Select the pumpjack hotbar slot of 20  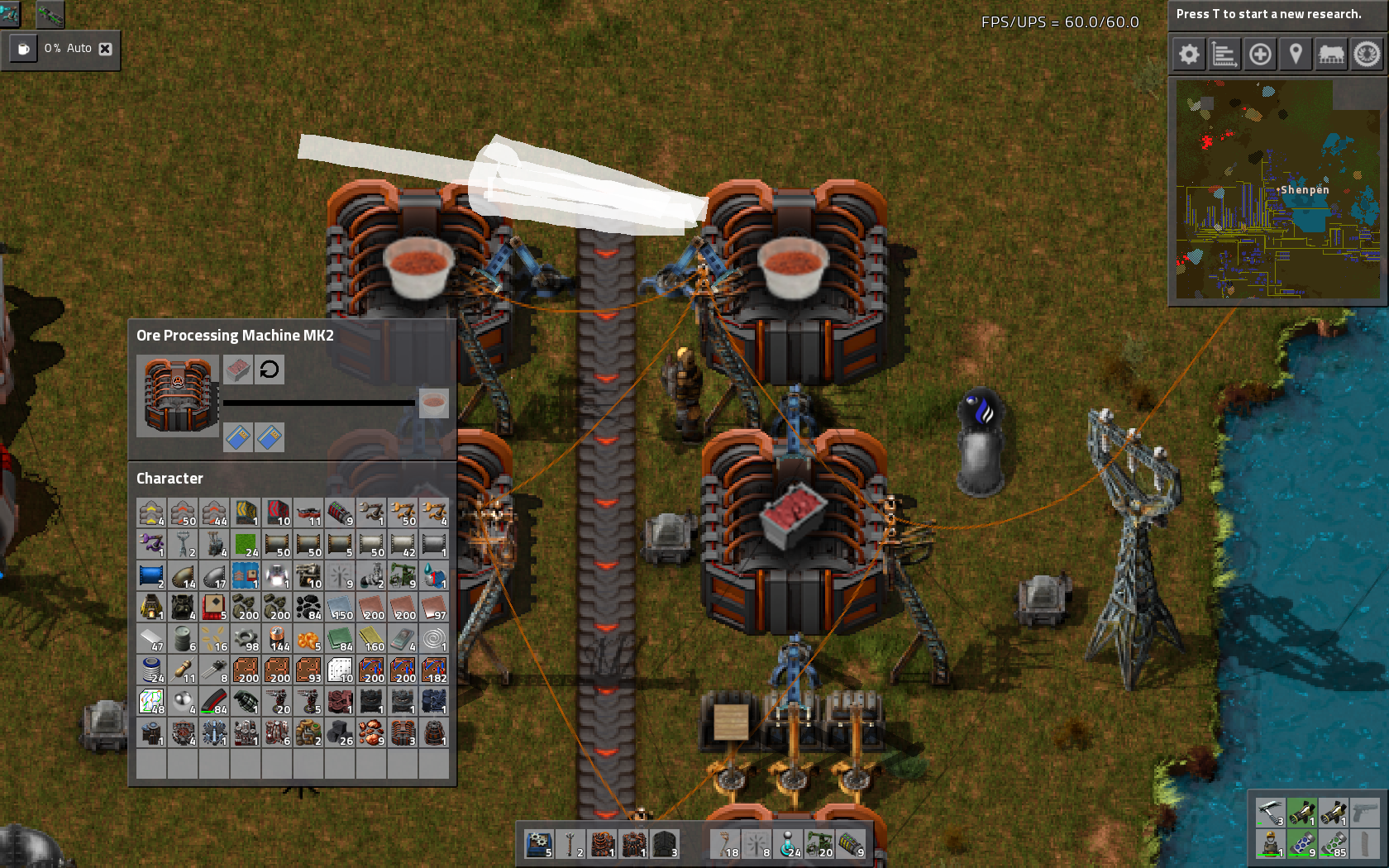pyautogui.click(x=820, y=844)
